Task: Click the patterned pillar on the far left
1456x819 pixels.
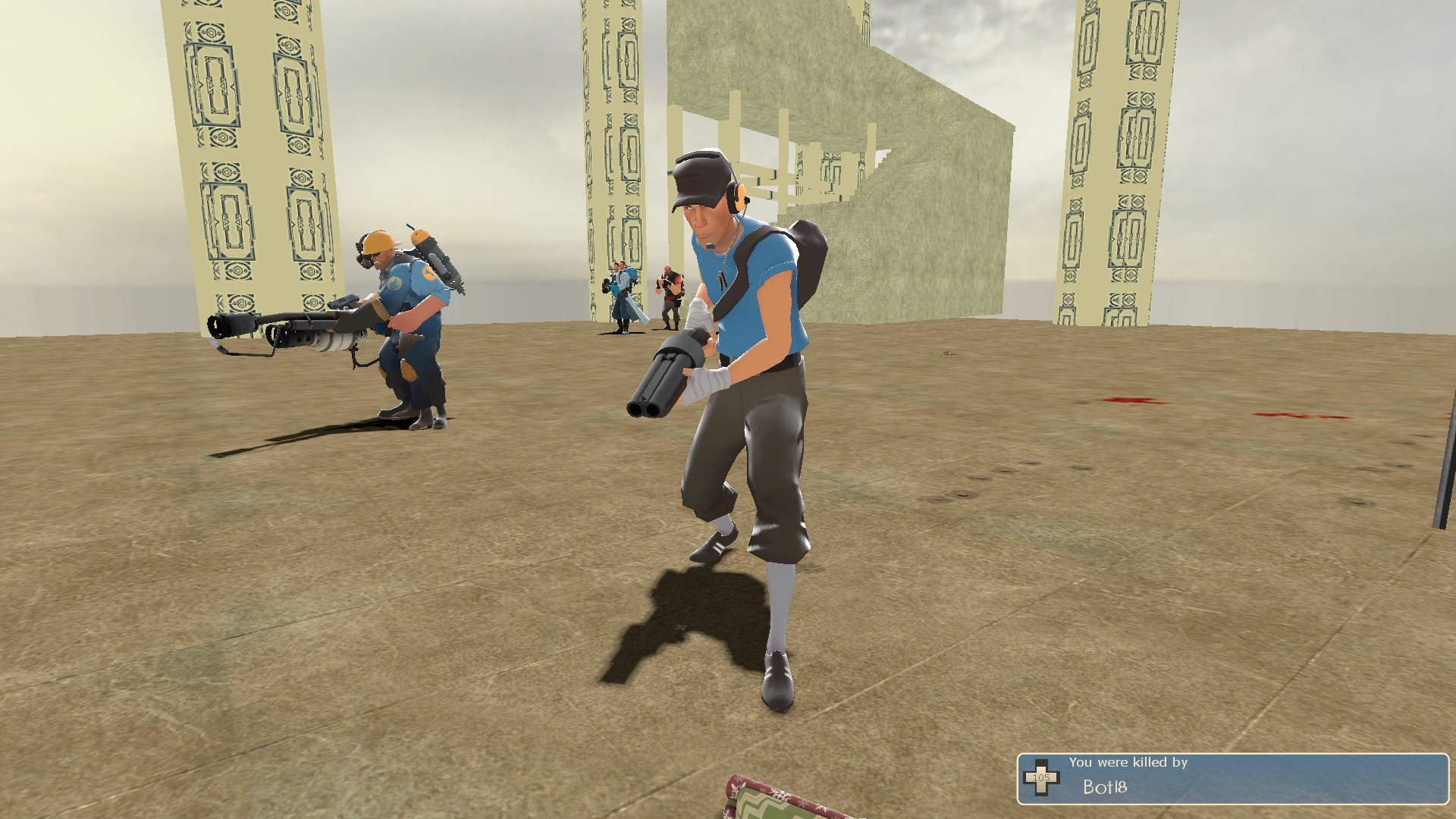Action: [x=250, y=152]
